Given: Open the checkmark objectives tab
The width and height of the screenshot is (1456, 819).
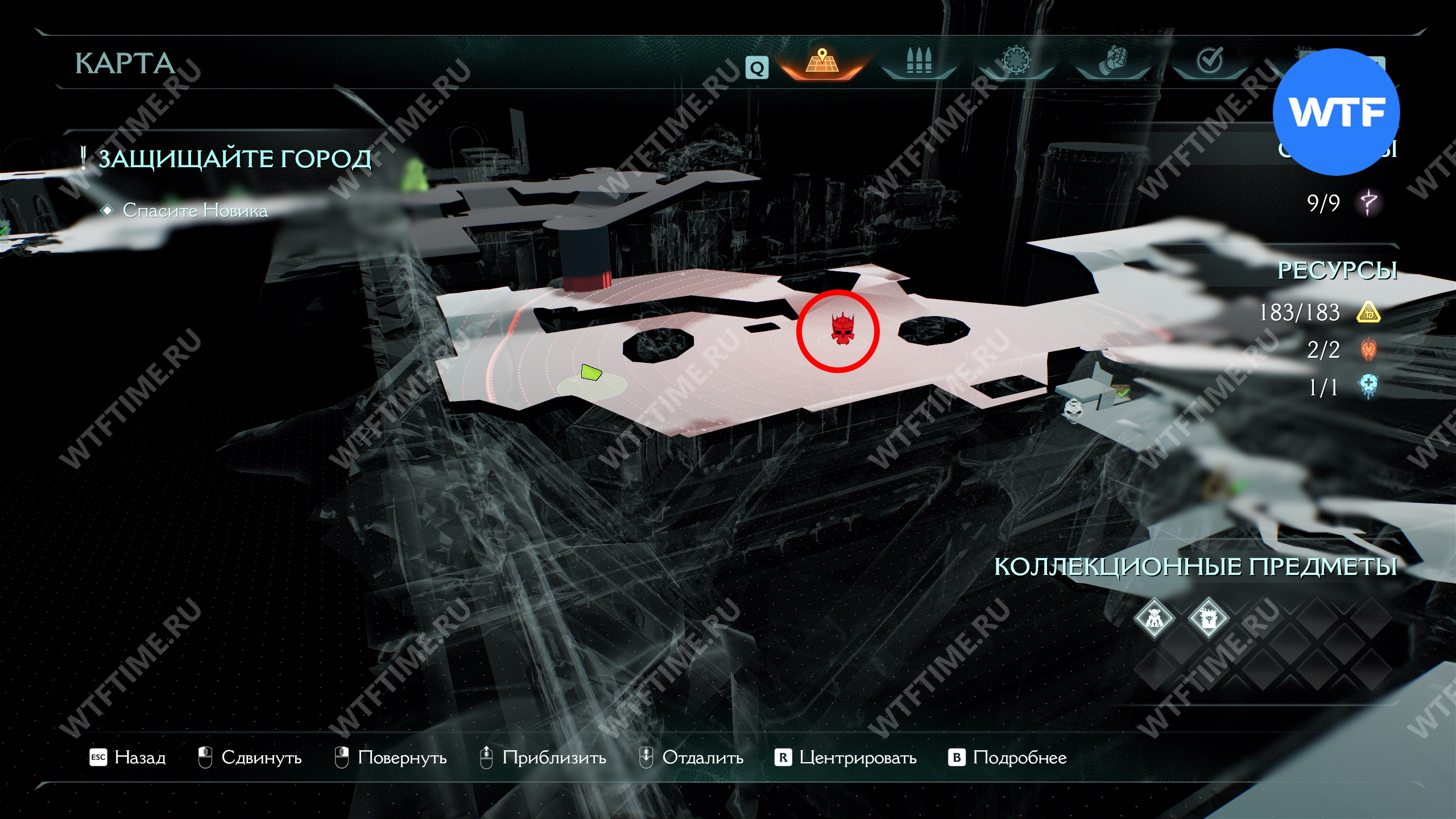Looking at the screenshot, I should pyautogui.click(x=1209, y=61).
